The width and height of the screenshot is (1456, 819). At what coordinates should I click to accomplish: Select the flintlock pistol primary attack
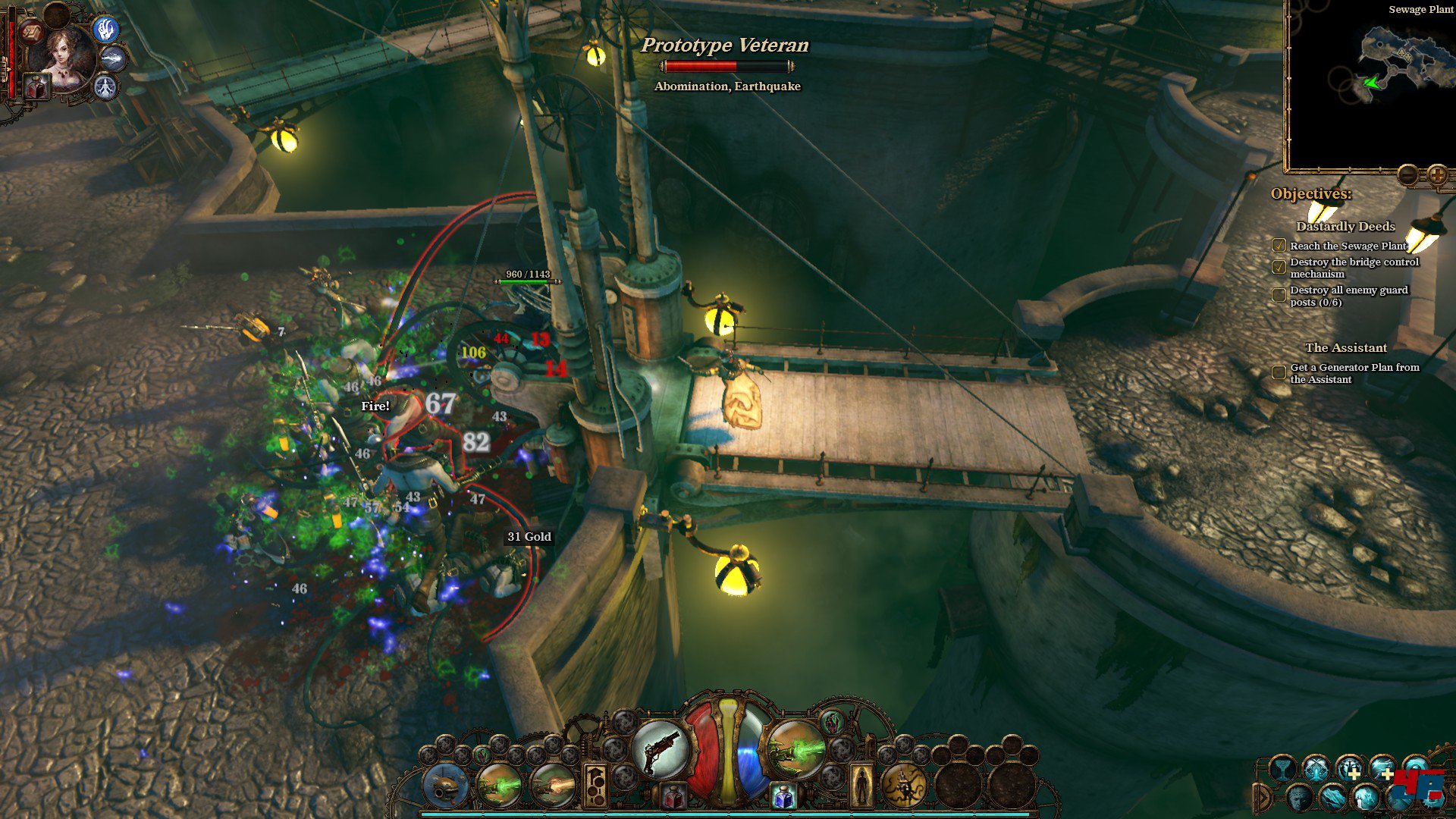coord(660,748)
